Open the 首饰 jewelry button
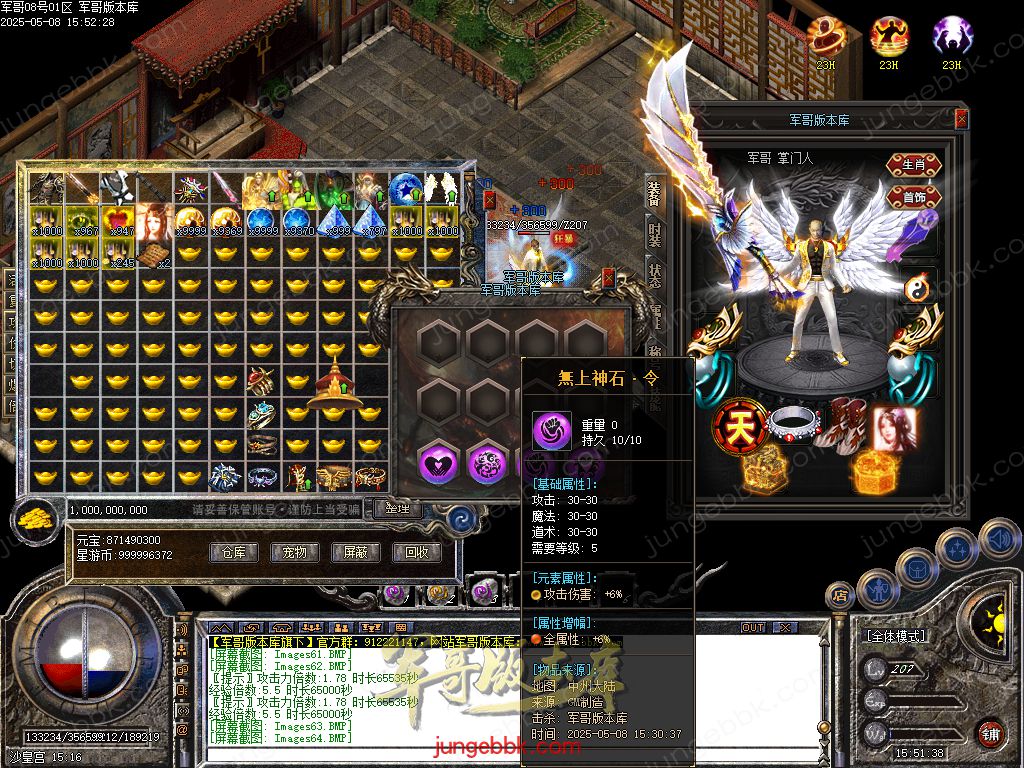Screen dimensions: 1024x768 [913, 196]
